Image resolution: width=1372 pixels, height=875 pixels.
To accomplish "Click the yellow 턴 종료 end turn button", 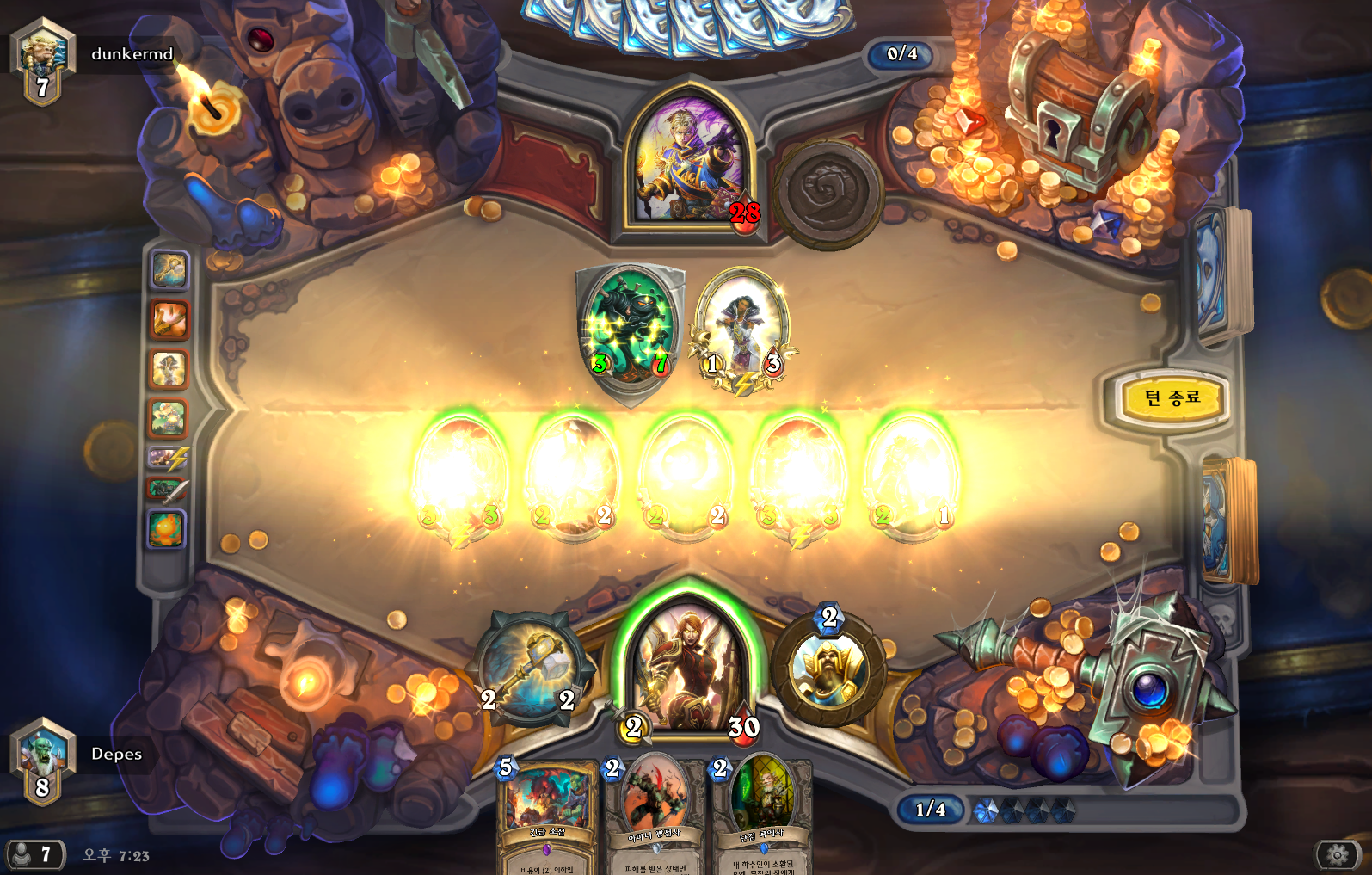I will [1171, 398].
